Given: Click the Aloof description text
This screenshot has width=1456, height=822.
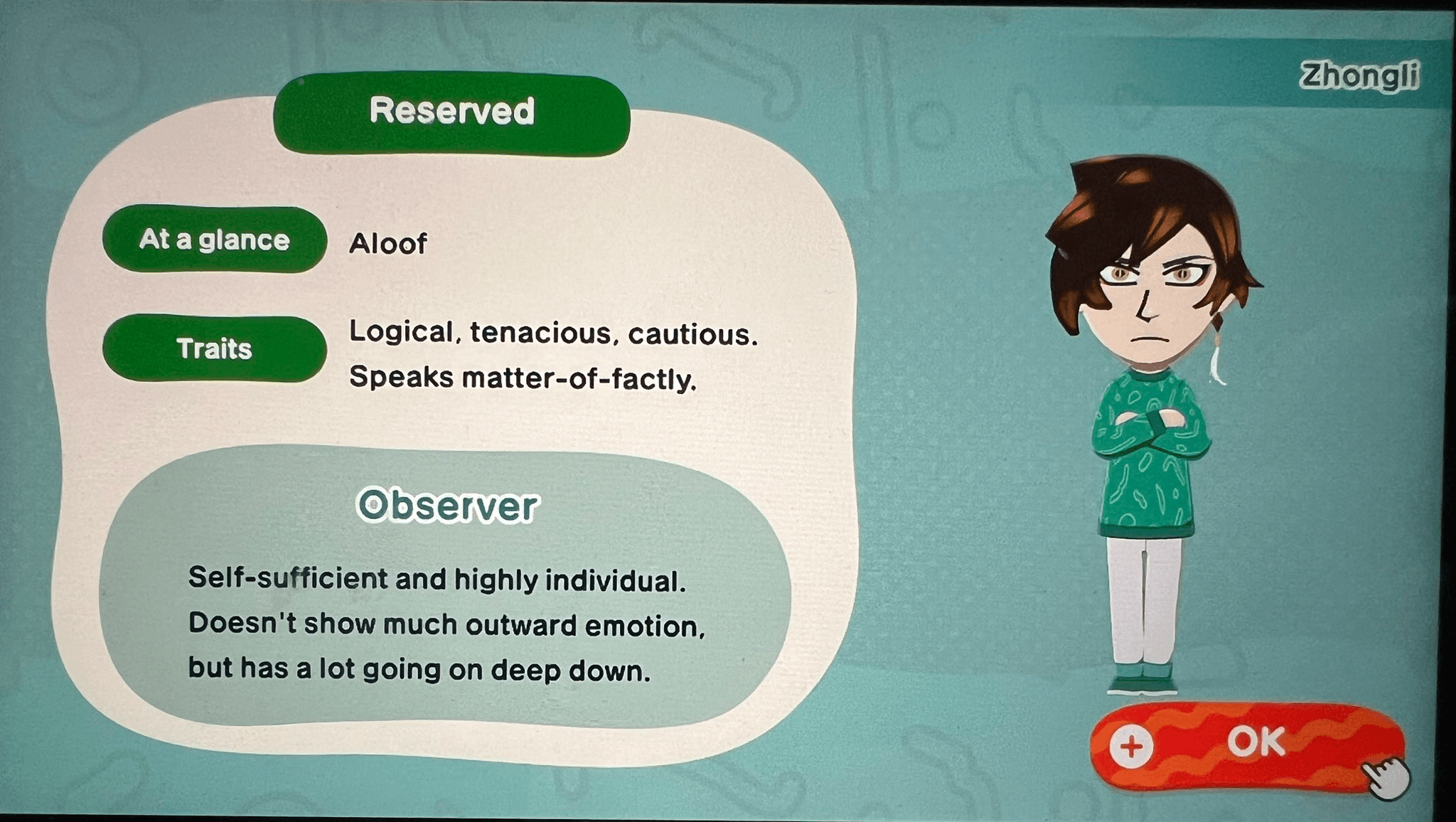Looking at the screenshot, I should (389, 243).
